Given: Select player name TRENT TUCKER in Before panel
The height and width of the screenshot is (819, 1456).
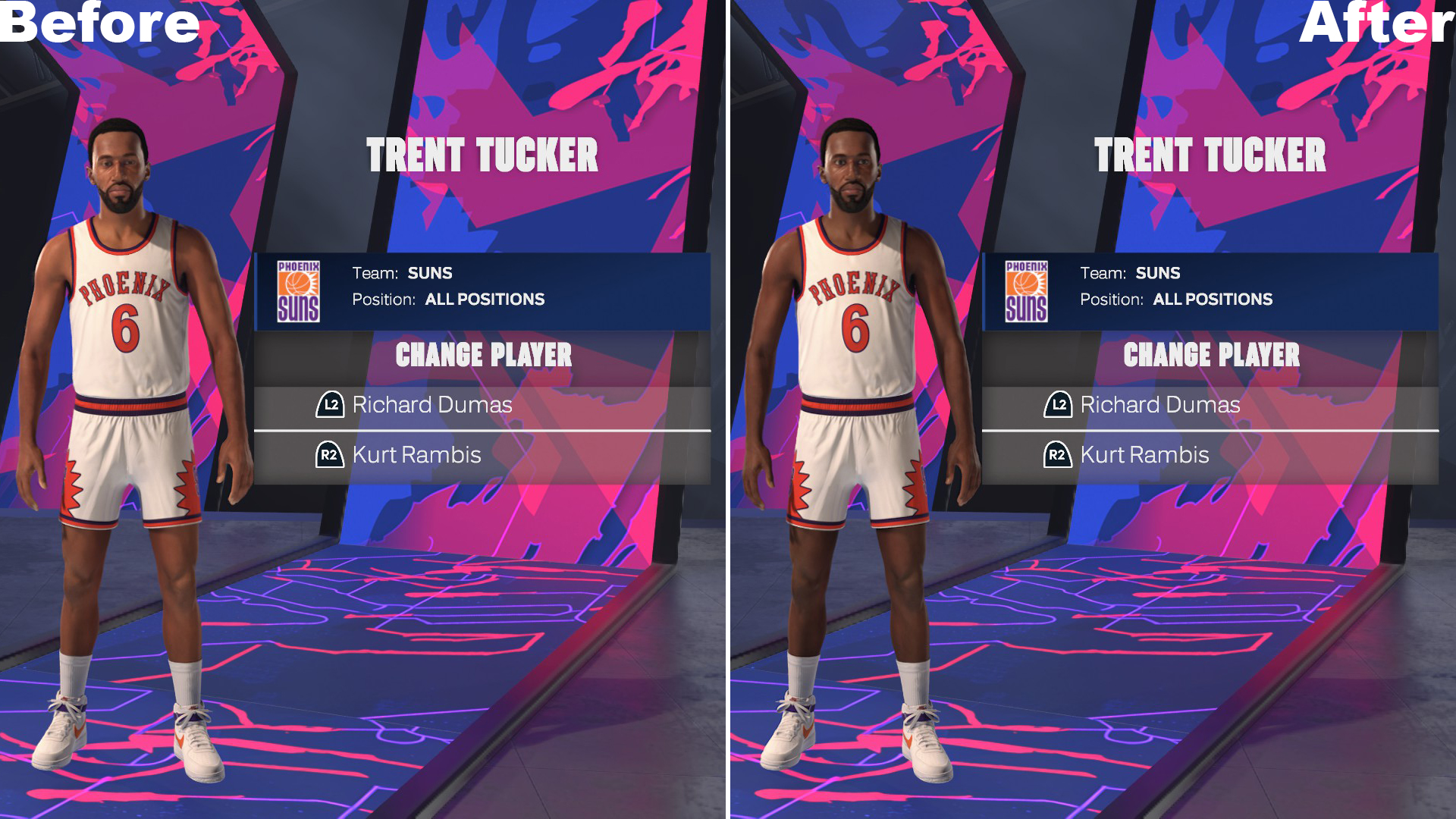Looking at the screenshot, I should click(482, 155).
